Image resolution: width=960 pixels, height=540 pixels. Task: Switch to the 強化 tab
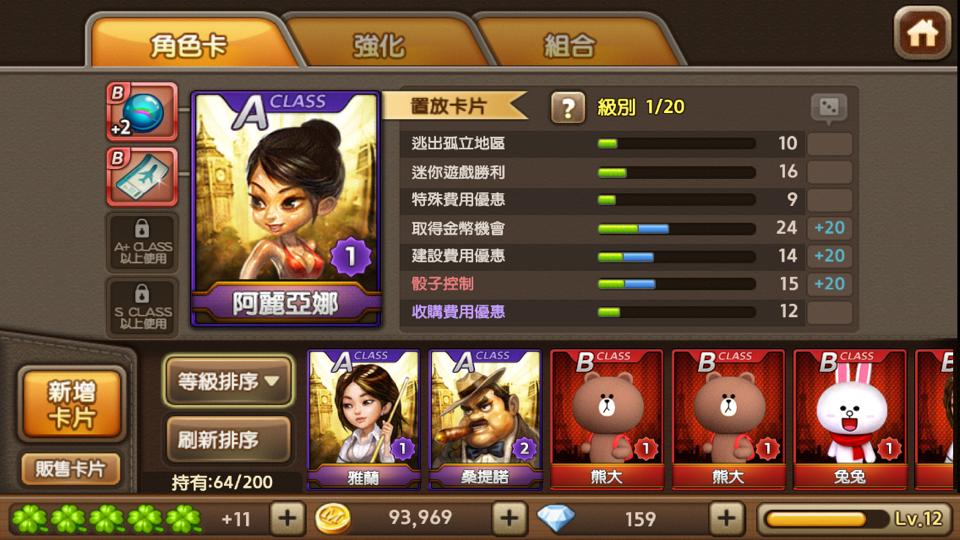tap(379, 45)
